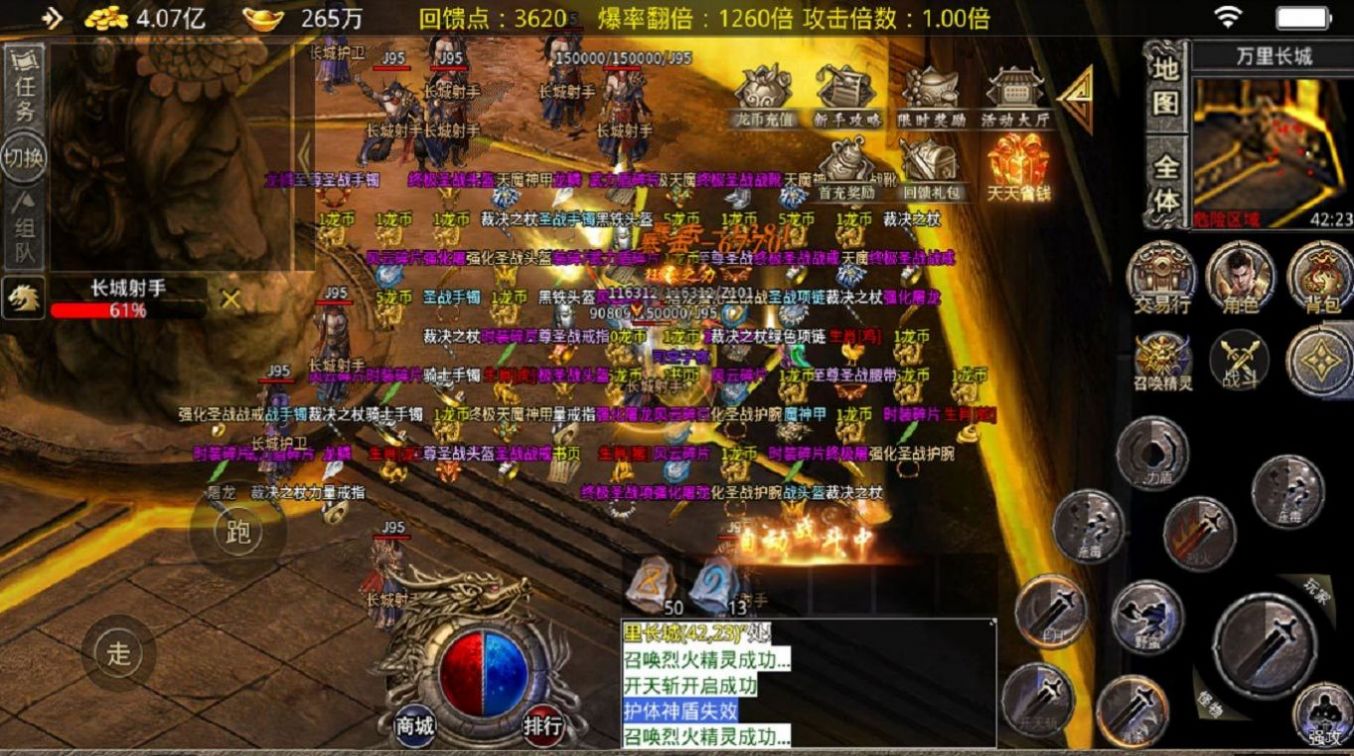The height and width of the screenshot is (756, 1354).
Task: Open 龙币充值 recharge icon
Action: point(763,94)
